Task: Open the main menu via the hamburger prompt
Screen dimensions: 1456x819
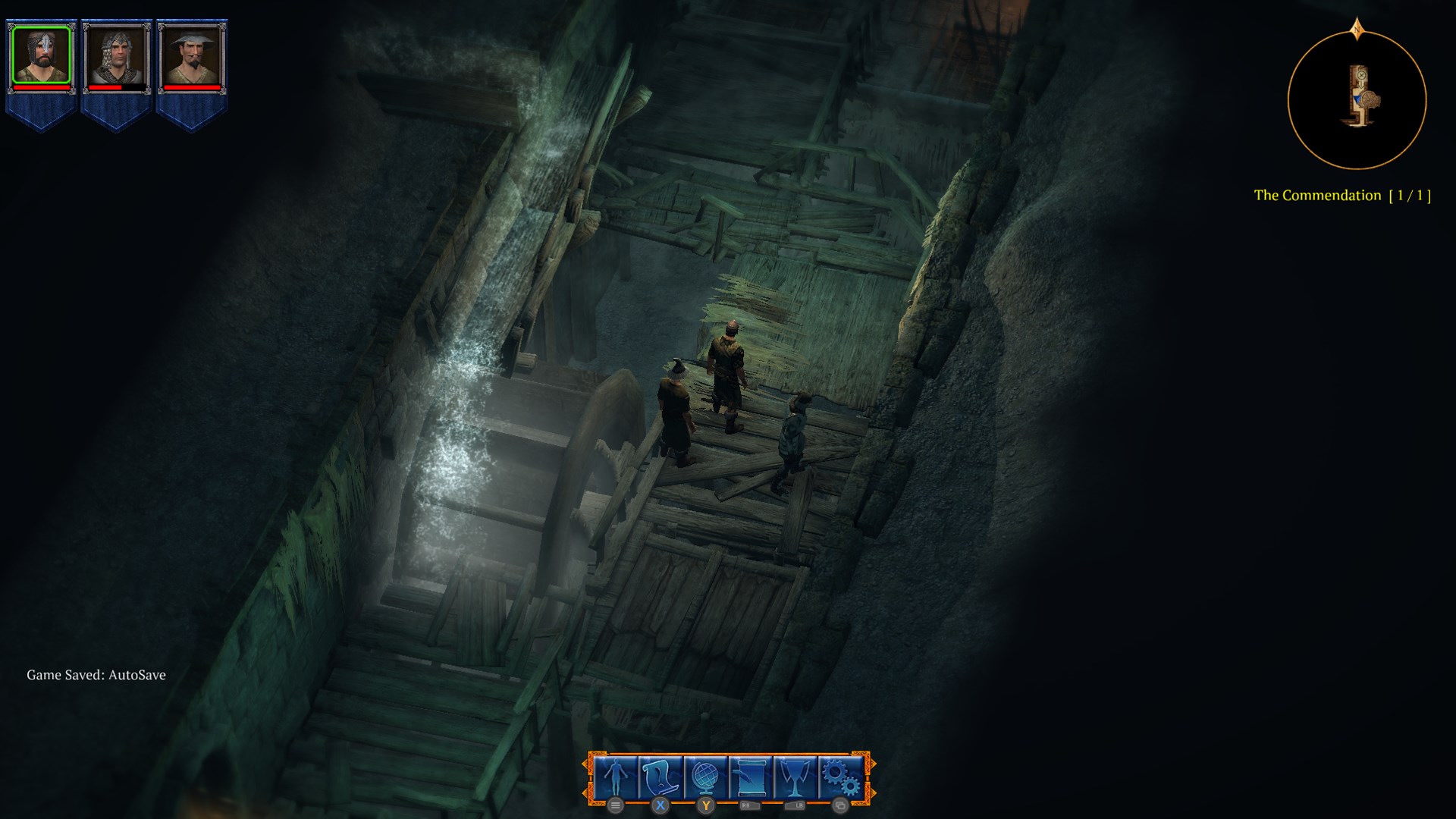Action: pyautogui.click(x=615, y=807)
